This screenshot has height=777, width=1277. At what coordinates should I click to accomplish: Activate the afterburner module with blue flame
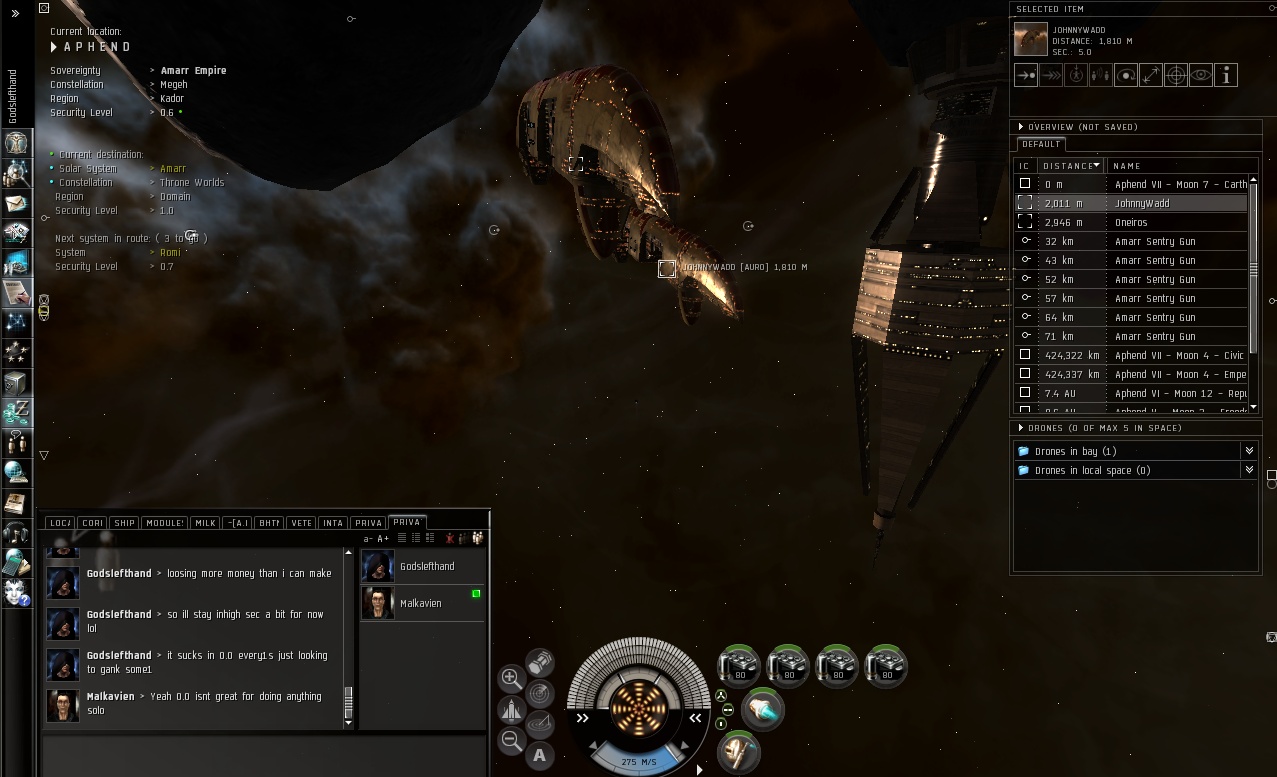click(763, 709)
